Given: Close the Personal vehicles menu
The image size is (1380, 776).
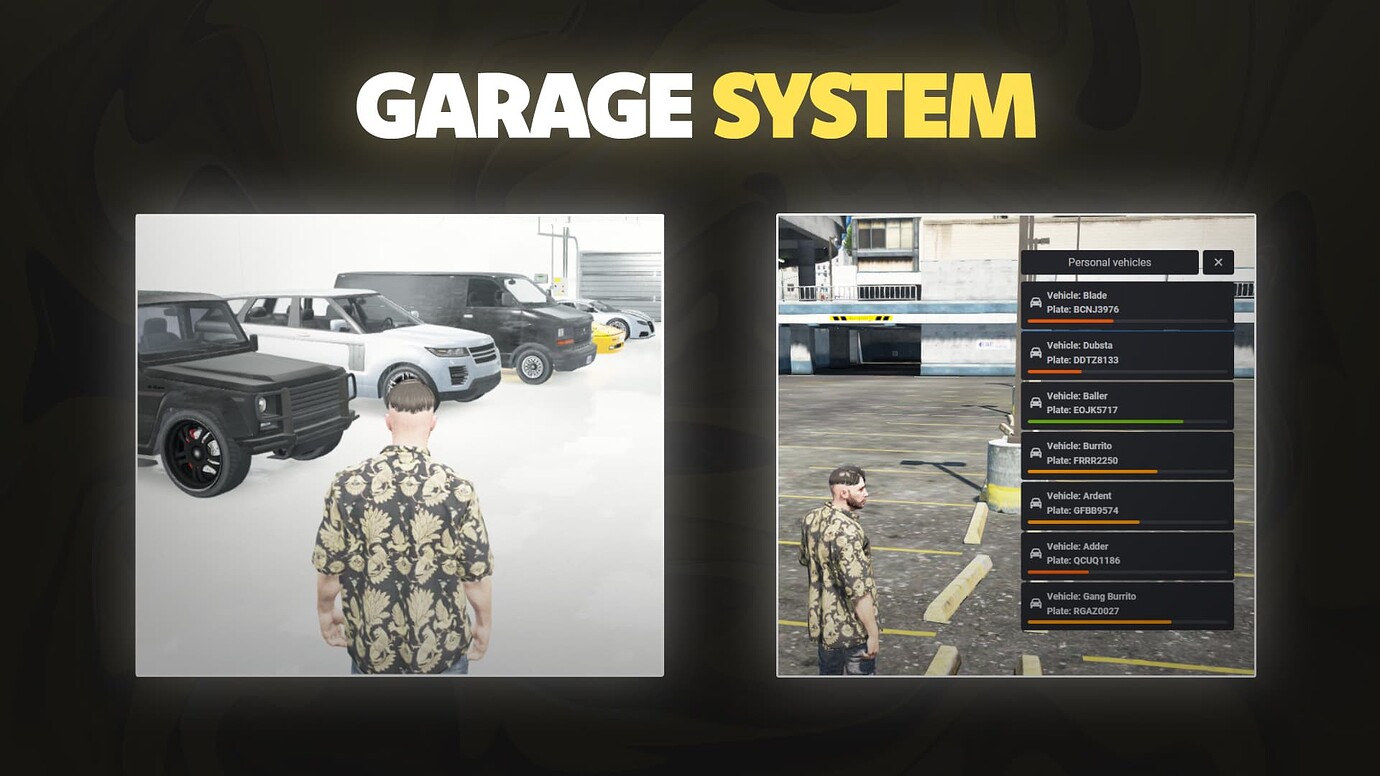Looking at the screenshot, I should pyautogui.click(x=1217, y=262).
